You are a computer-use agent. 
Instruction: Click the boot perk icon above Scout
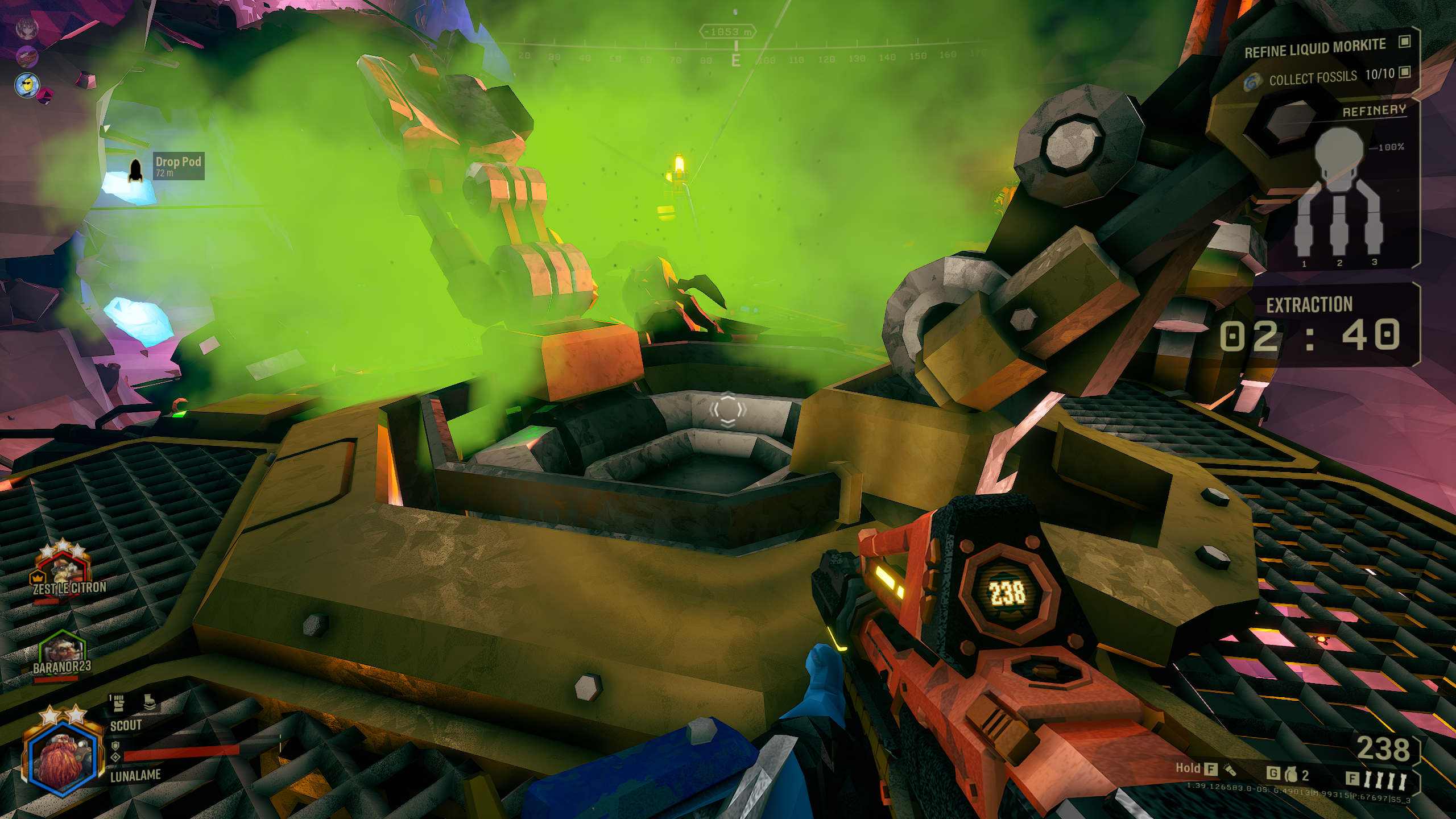tap(150, 703)
